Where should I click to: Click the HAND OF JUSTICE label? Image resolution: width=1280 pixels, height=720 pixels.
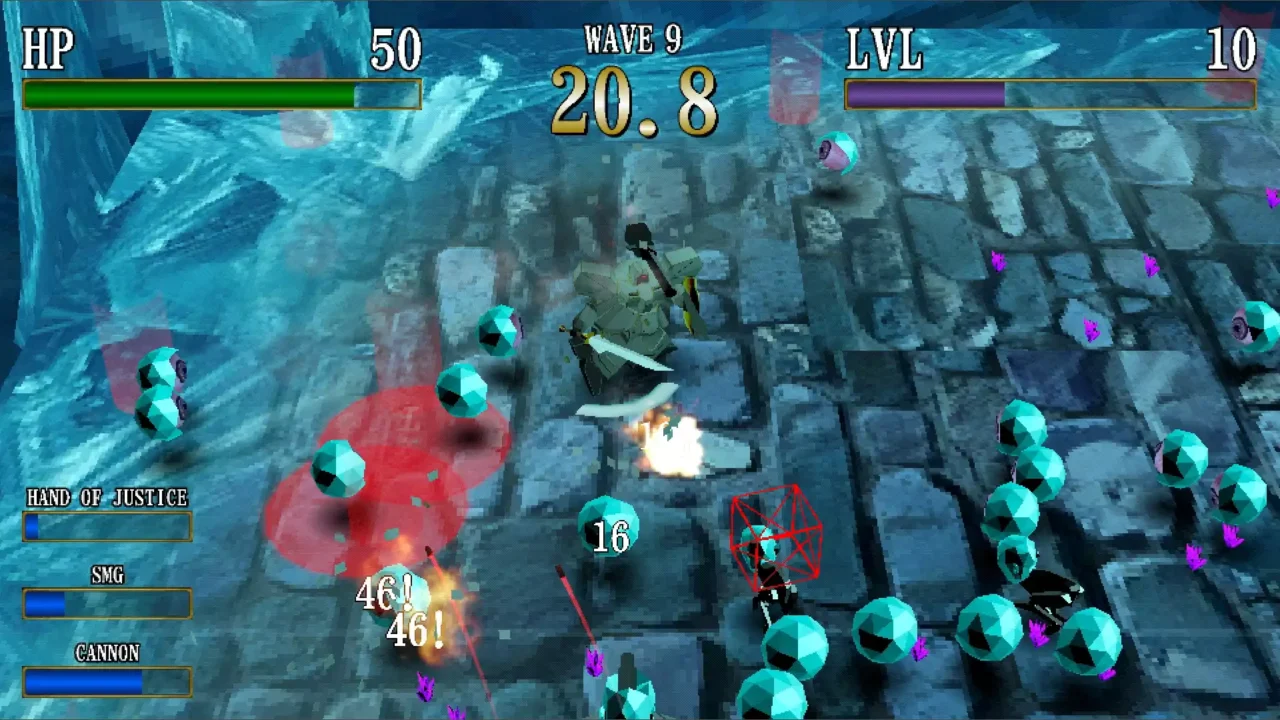pos(106,498)
